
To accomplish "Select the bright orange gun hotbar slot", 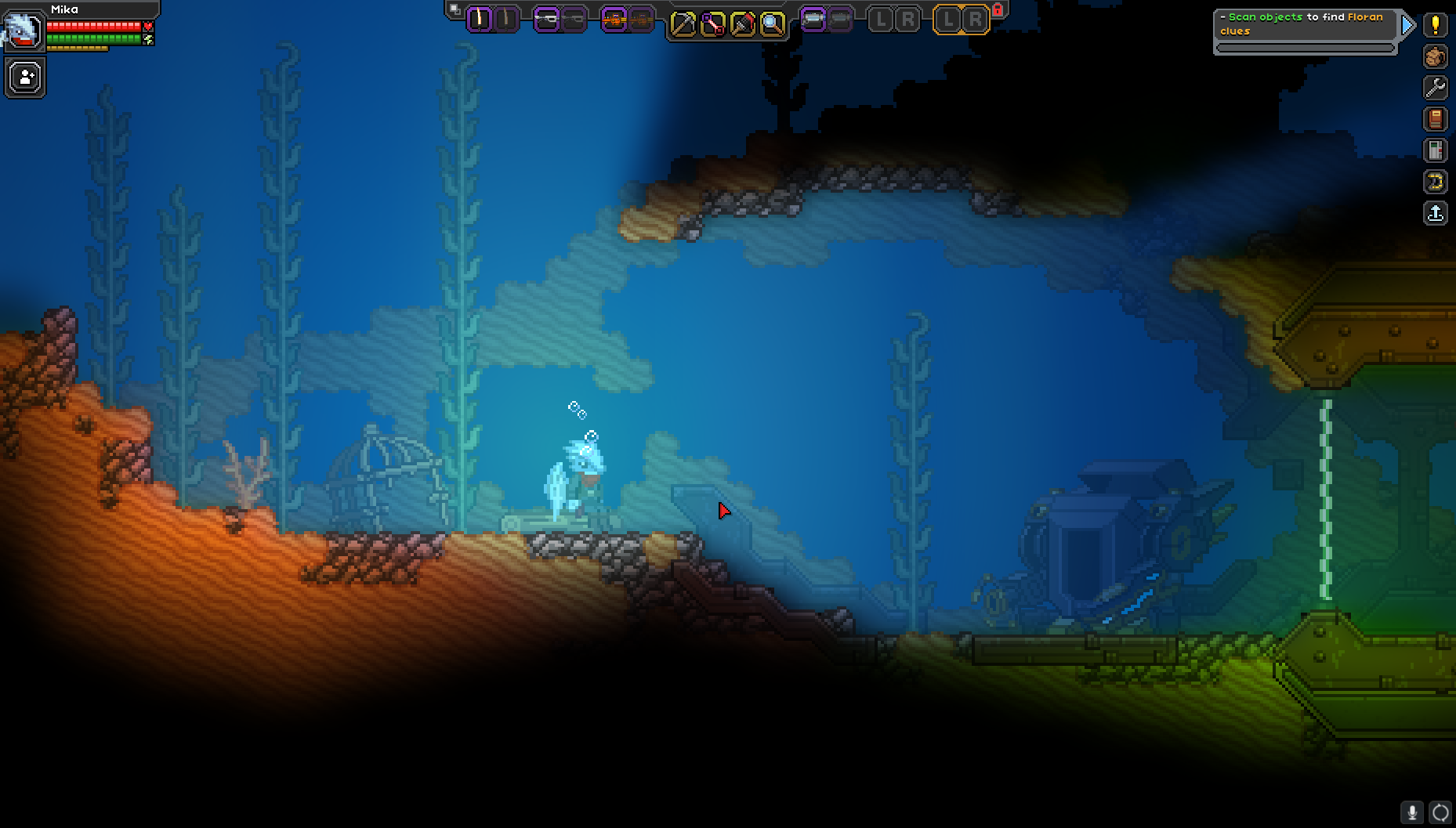I will 614,20.
